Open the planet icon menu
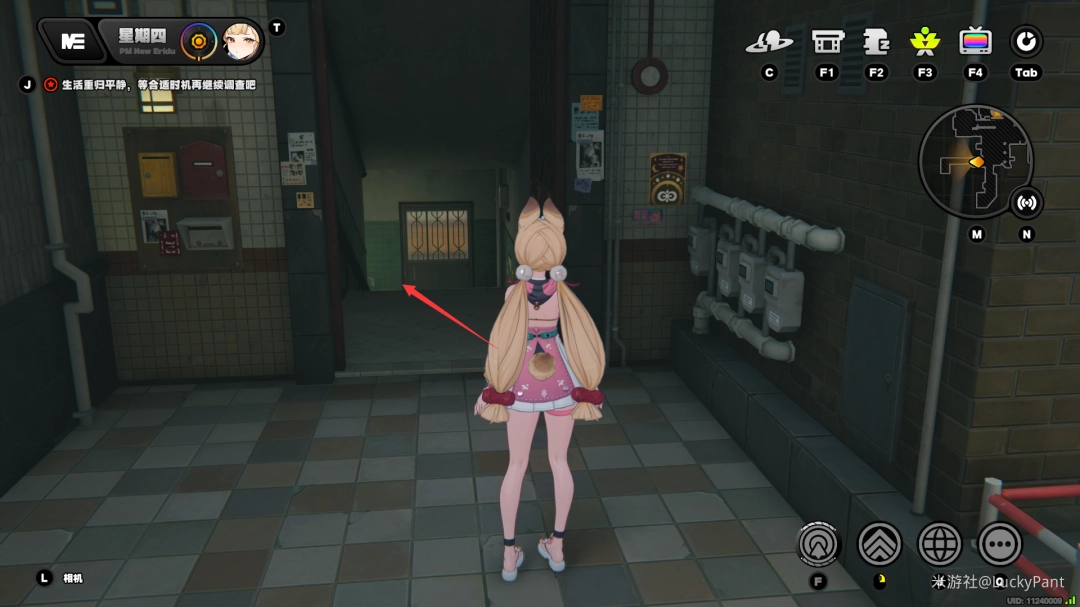Image resolution: width=1080 pixels, height=607 pixels. [x=768, y=42]
